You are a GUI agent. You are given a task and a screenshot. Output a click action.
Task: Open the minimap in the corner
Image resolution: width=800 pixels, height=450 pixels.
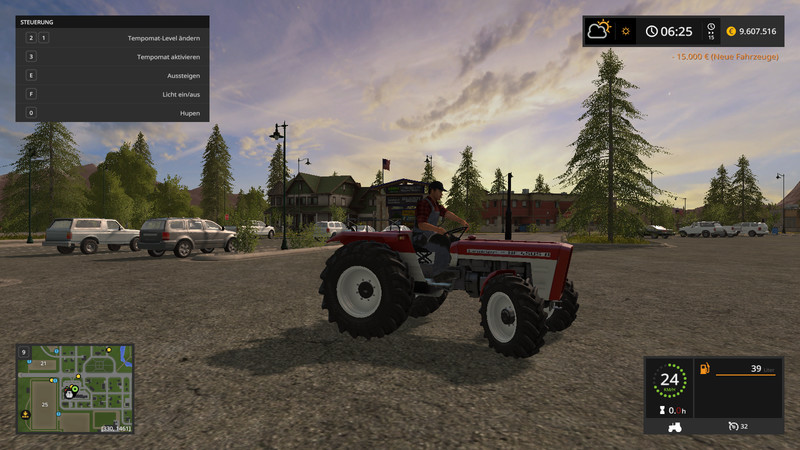(x=75, y=388)
